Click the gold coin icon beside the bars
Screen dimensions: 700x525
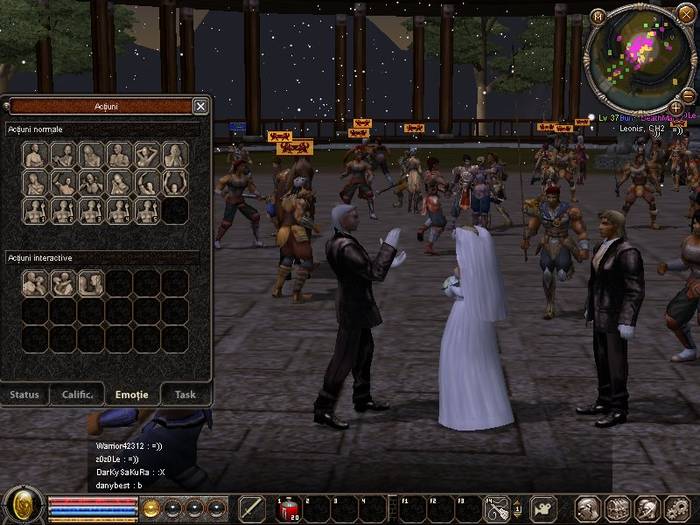[x=151, y=508]
